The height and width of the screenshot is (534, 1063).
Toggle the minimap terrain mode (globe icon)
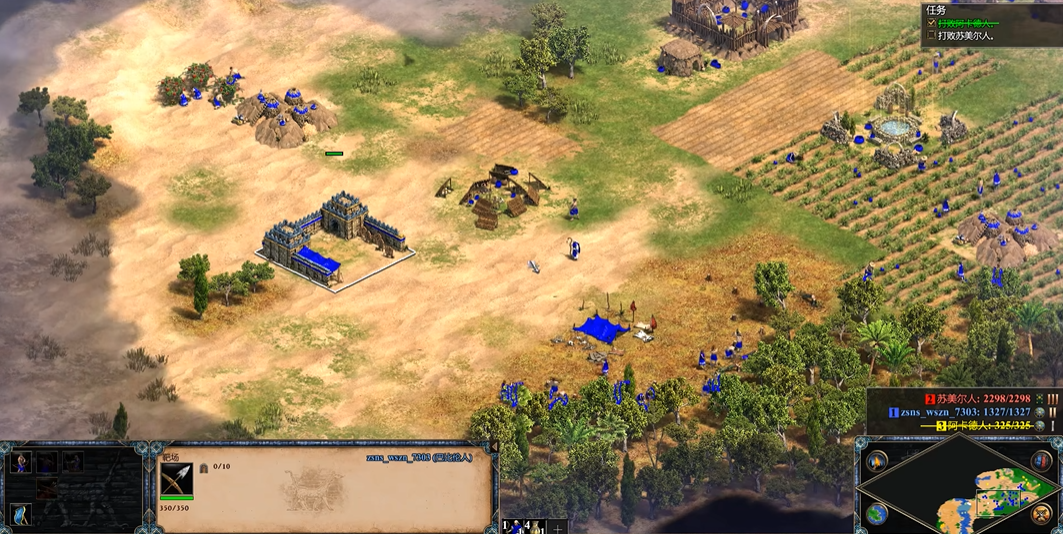[x=877, y=514]
